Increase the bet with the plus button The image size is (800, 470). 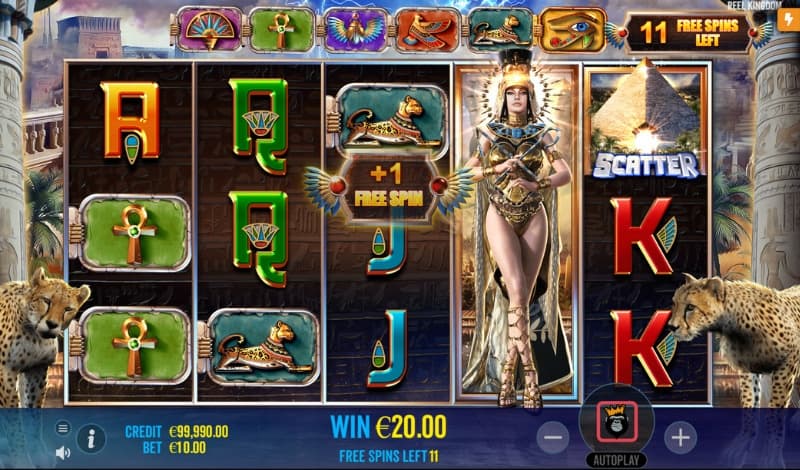pyautogui.click(x=680, y=436)
